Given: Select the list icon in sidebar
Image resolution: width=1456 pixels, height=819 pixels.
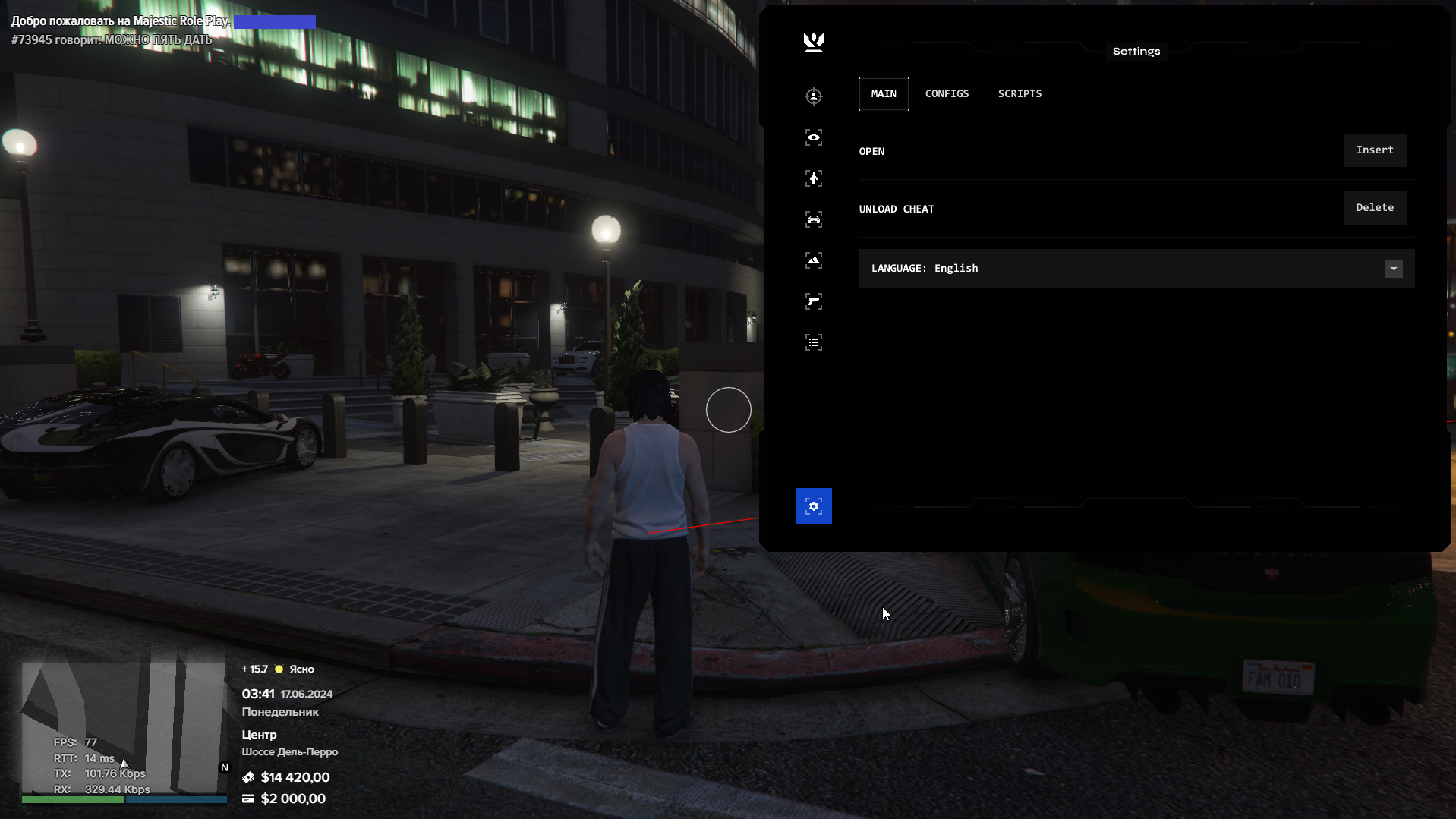Looking at the screenshot, I should pos(814,342).
